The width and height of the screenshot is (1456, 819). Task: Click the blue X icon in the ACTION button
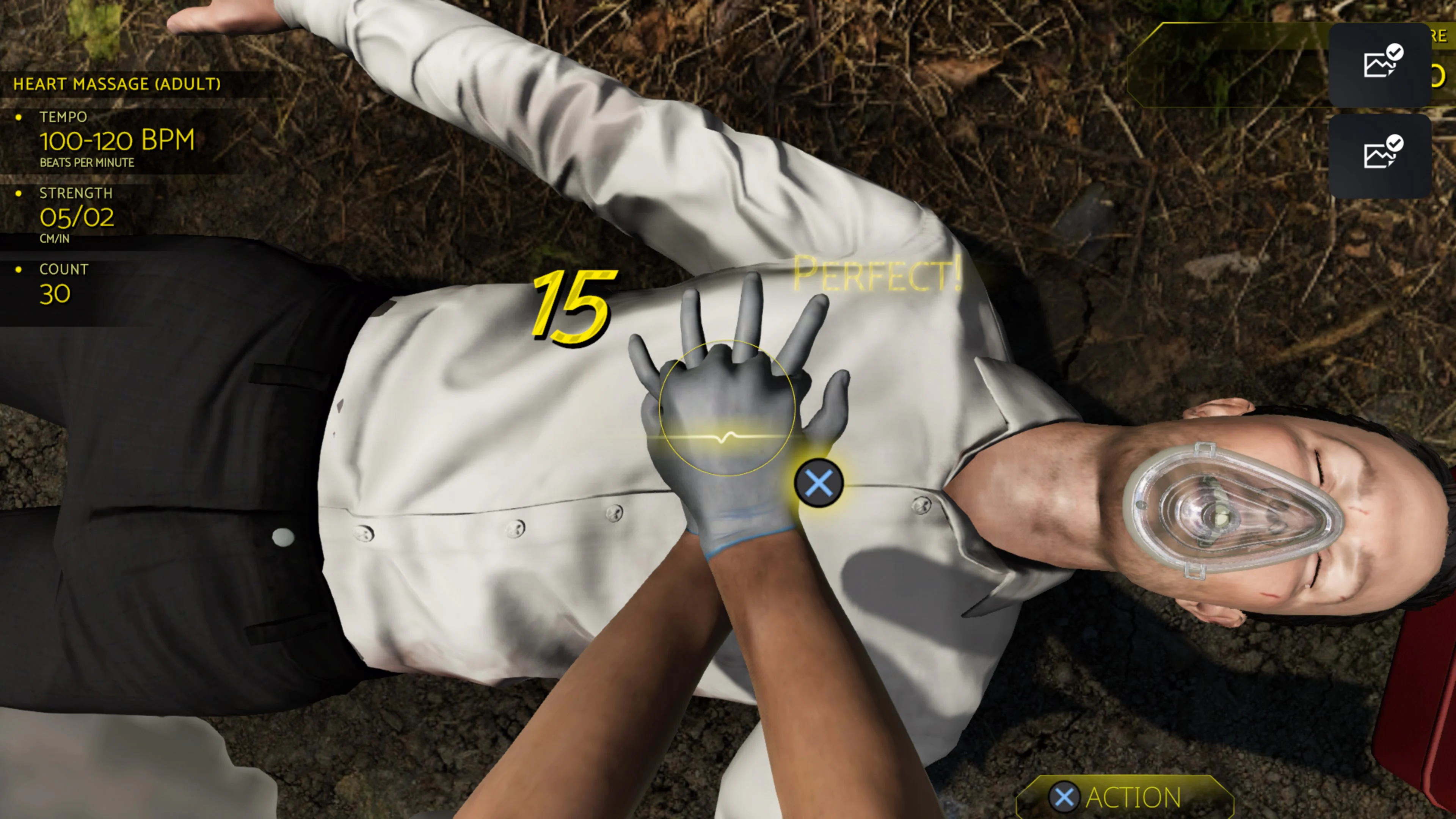point(1065,797)
